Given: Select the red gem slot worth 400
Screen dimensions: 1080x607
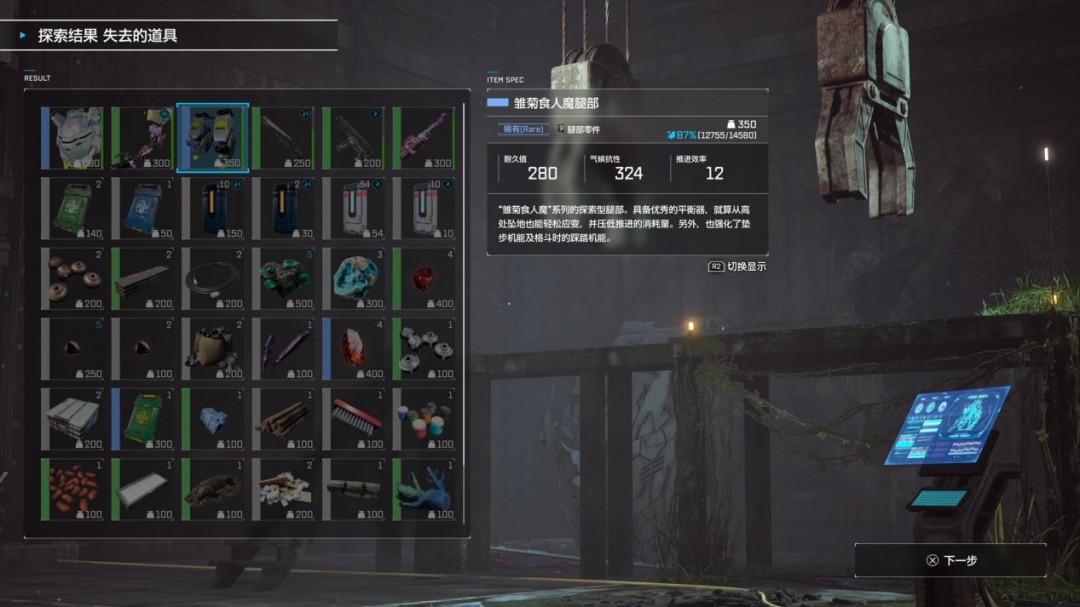Looking at the screenshot, I should click(423, 278).
